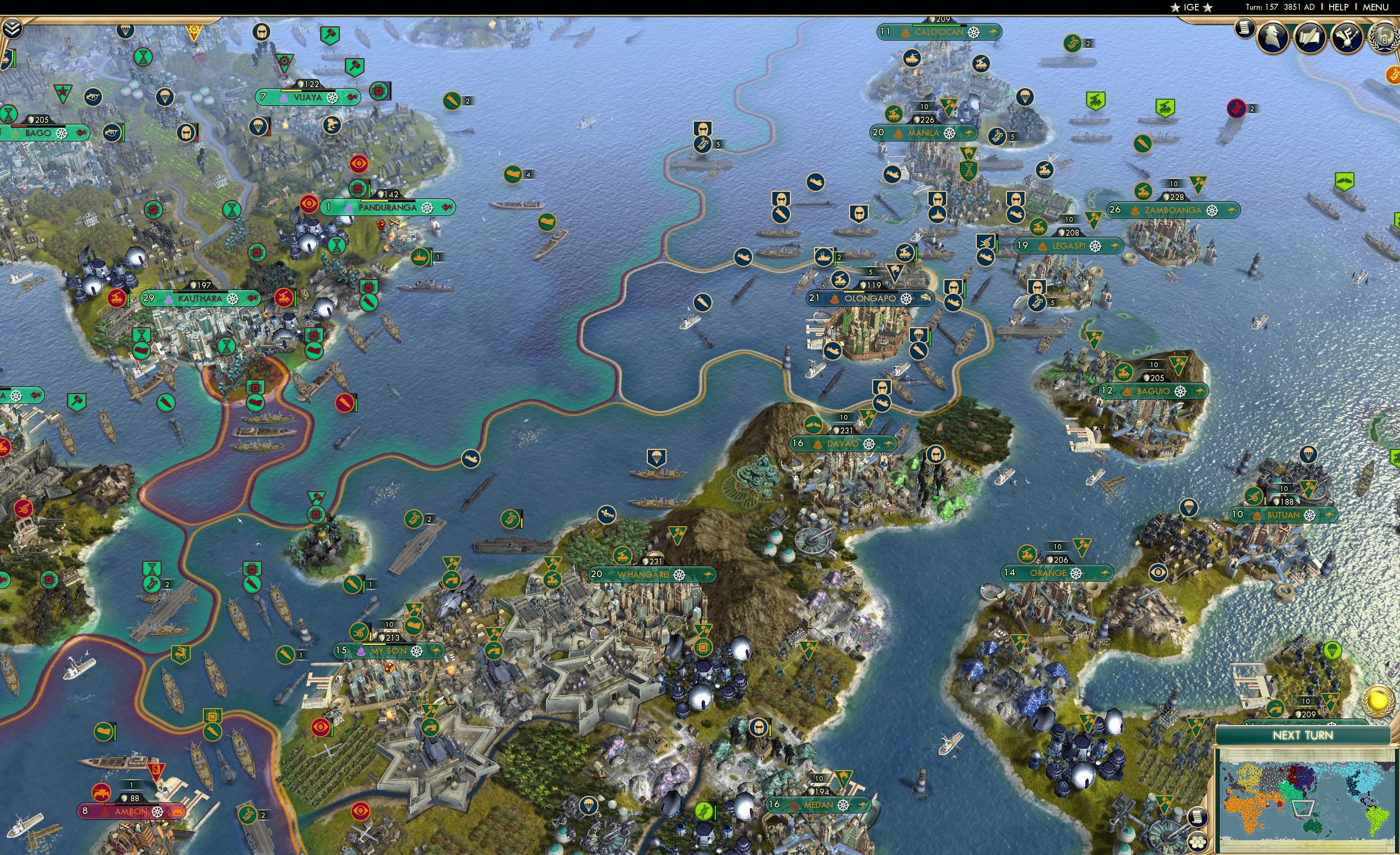Click the kangaroo icon on Zamboanga's banner
This screenshot has height=855, width=1400.
1232,210
